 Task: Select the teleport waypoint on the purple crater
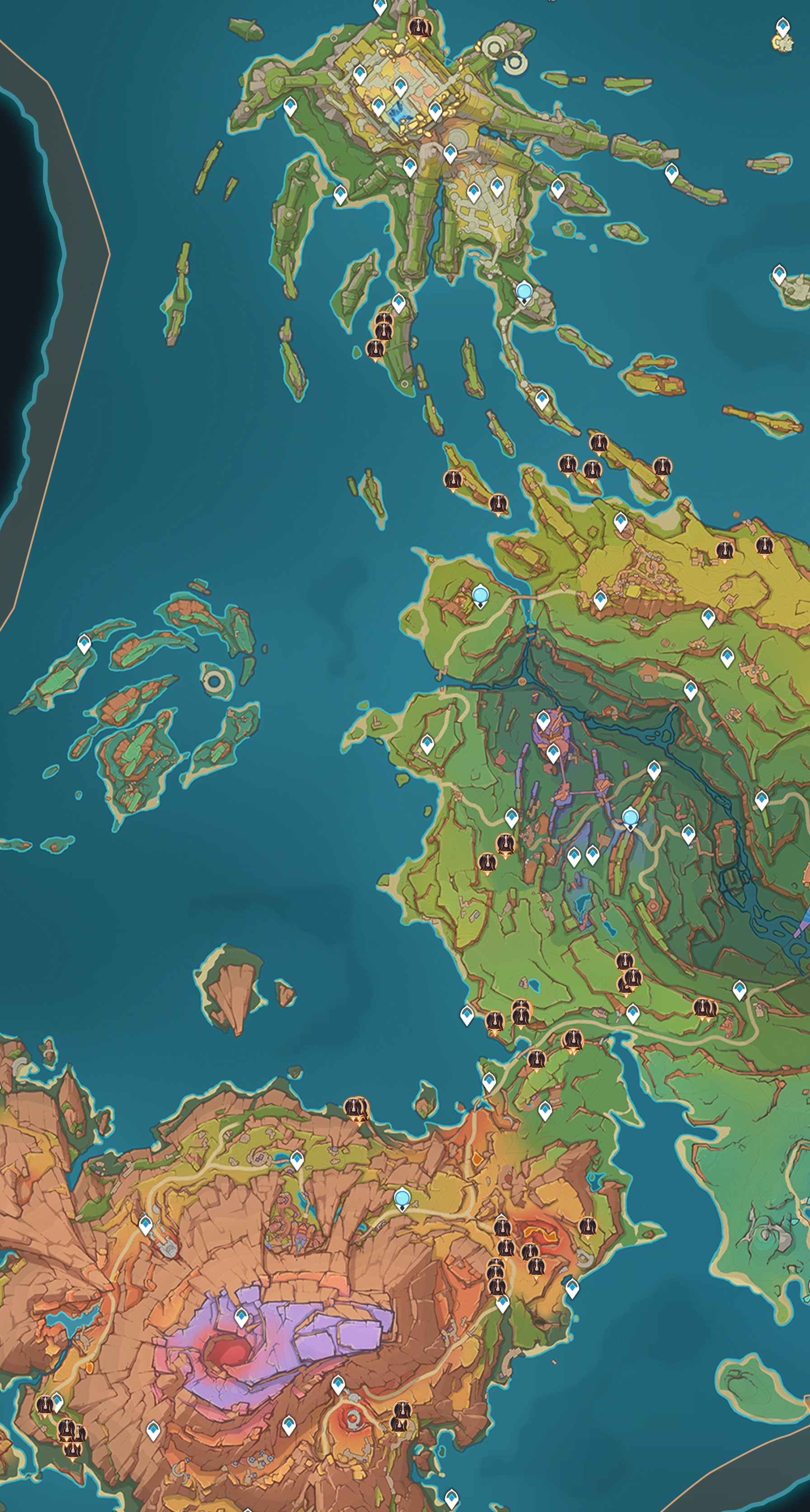(241, 1318)
